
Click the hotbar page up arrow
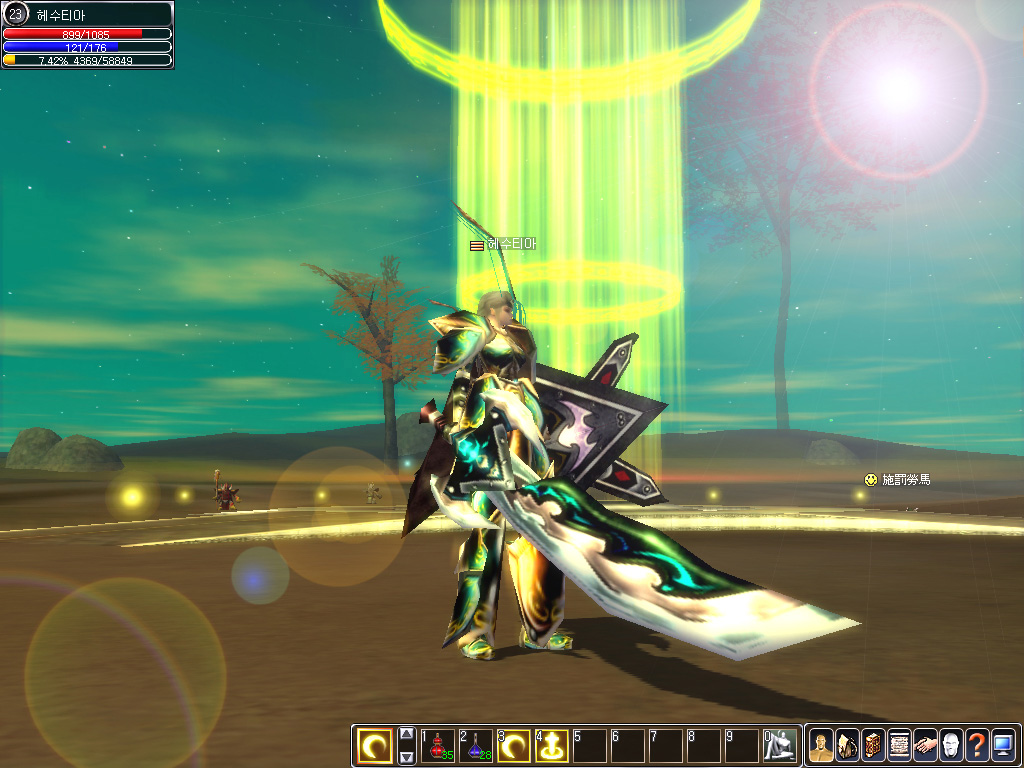(407, 734)
